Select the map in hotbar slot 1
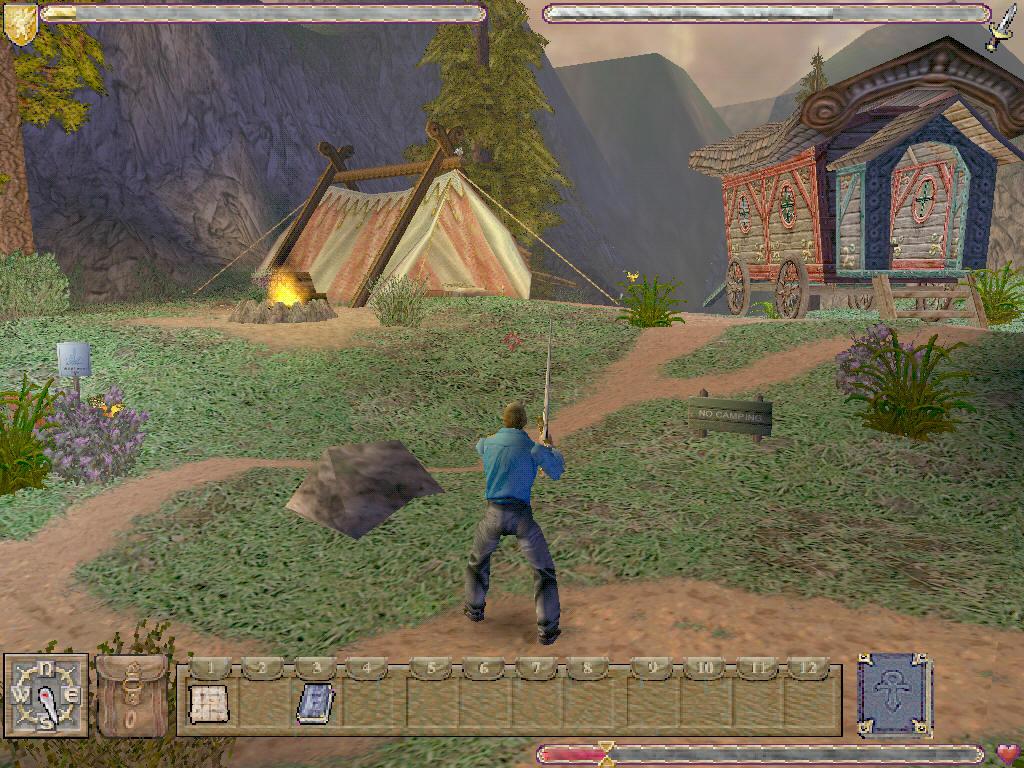Image resolution: width=1024 pixels, height=768 pixels. point(210,704)
